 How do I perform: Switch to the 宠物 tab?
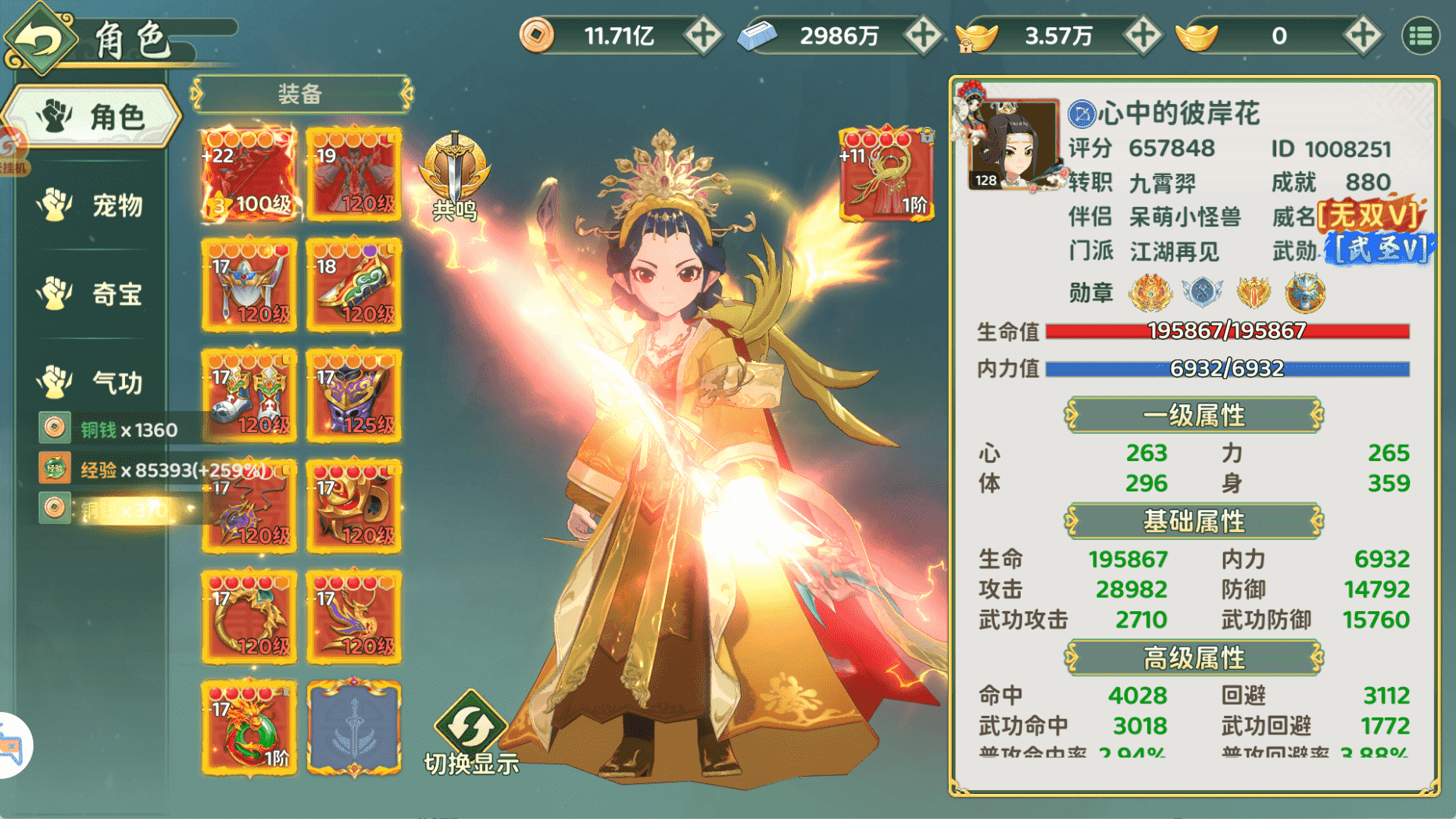91,206
